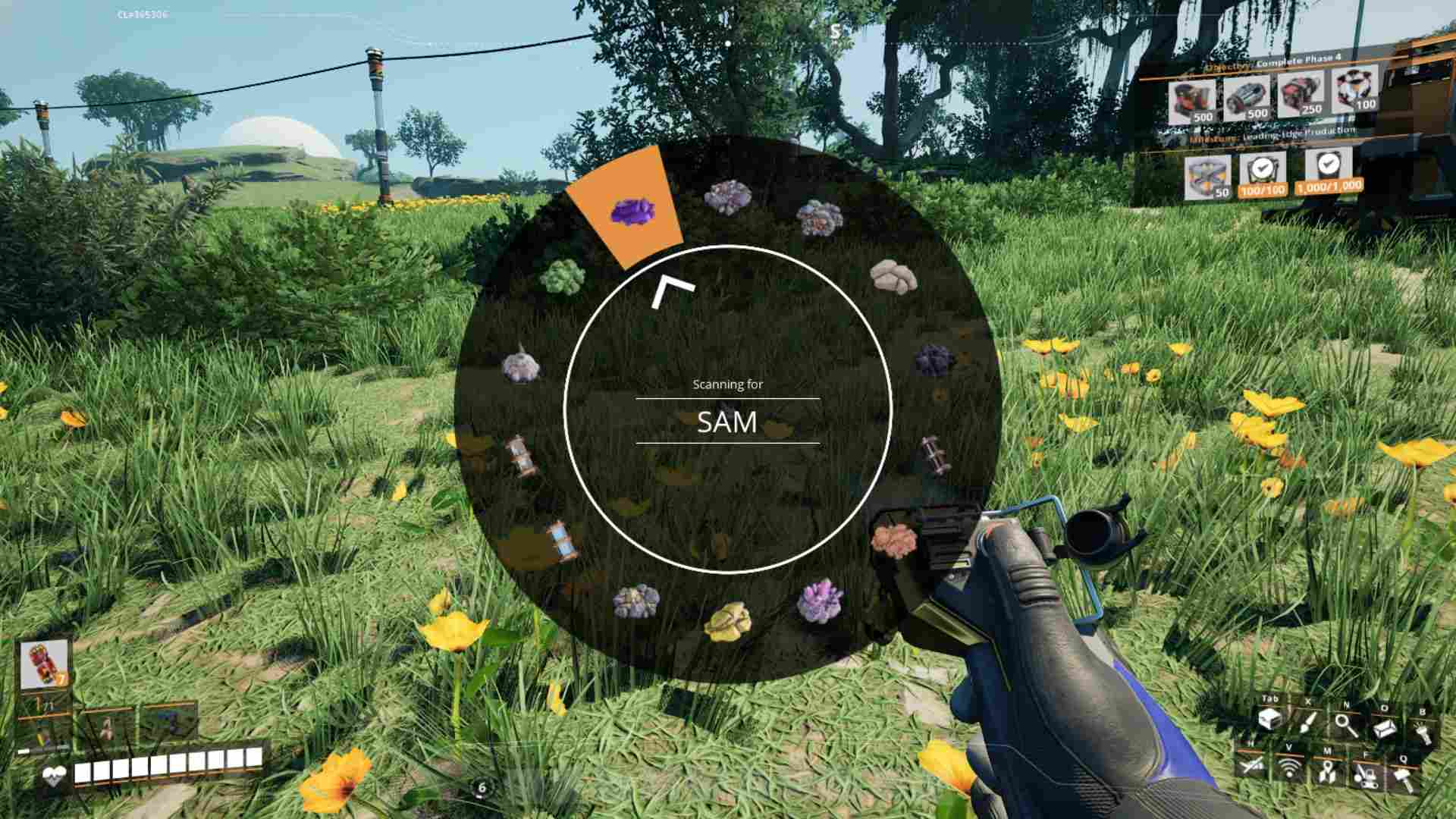Image resolution: width=1456 pixels, height=819 pixels.
Task: Click the paintbrush customizer icon next to X
Action: 1308,722
